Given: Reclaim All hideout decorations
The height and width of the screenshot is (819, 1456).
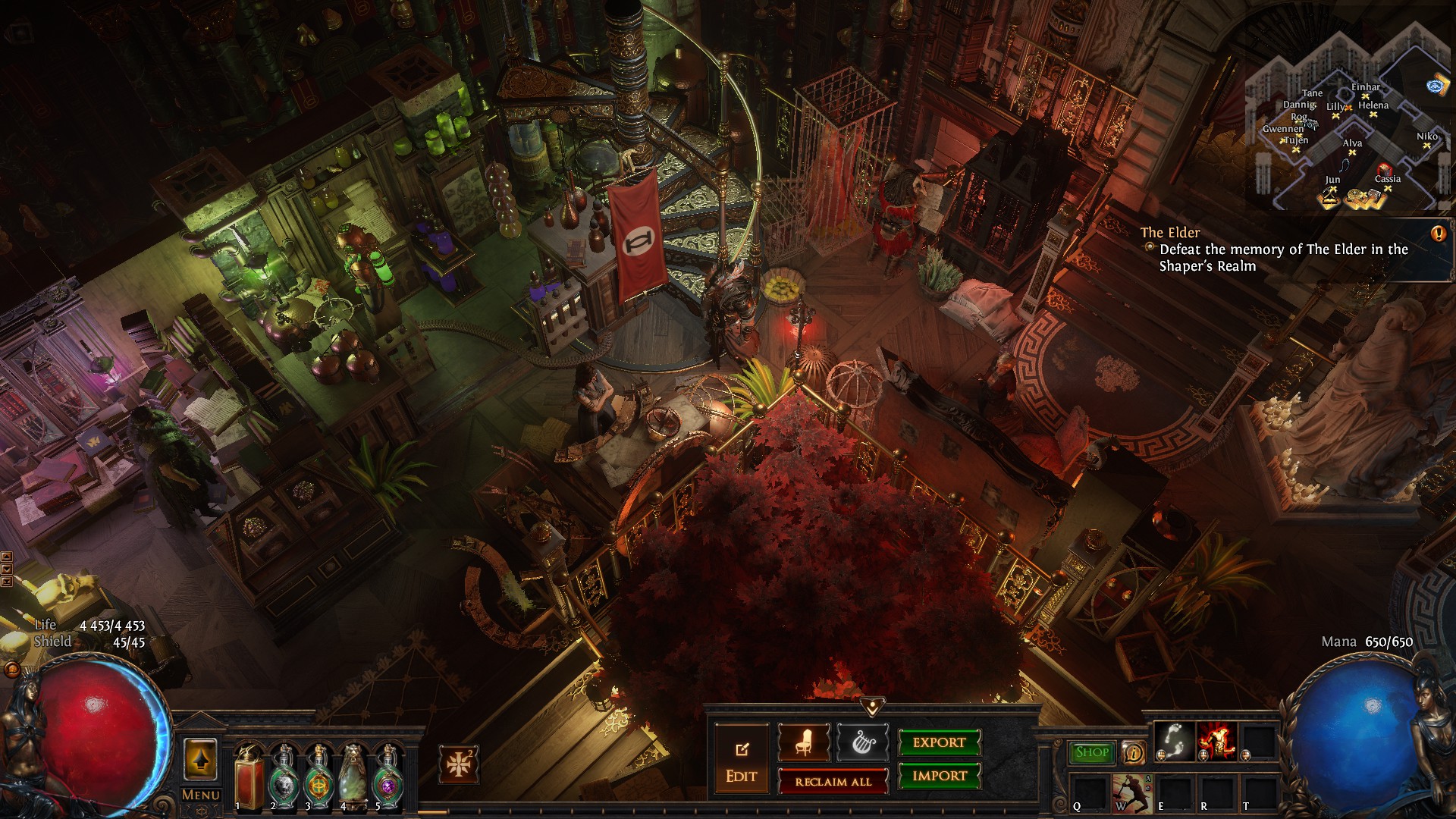Looking at the screenshot, I should [x=833, y=782].
